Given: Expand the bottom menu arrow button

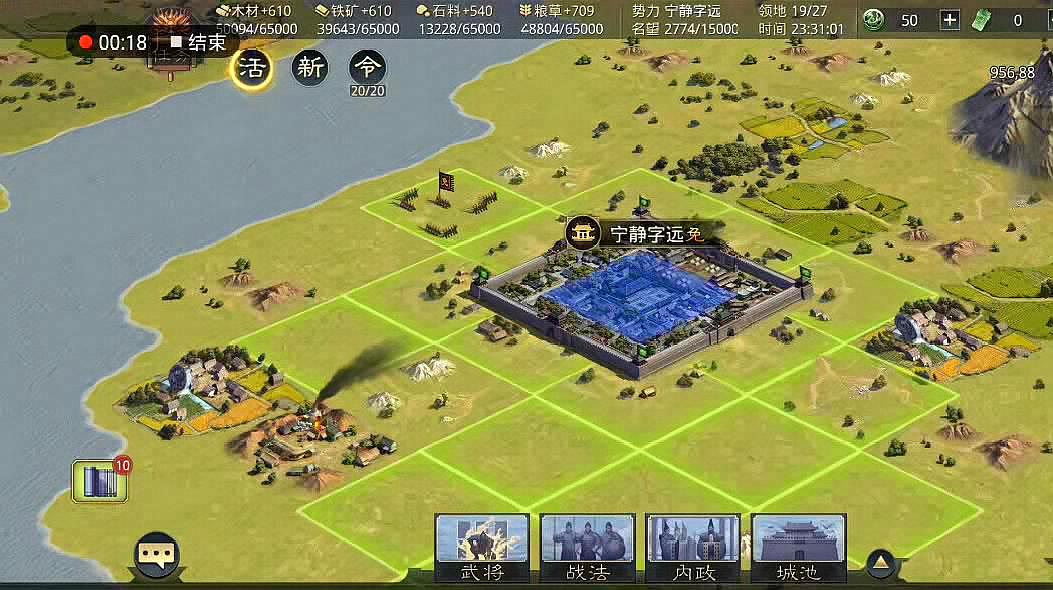Looking at the screenshot, I should (880, 562).
